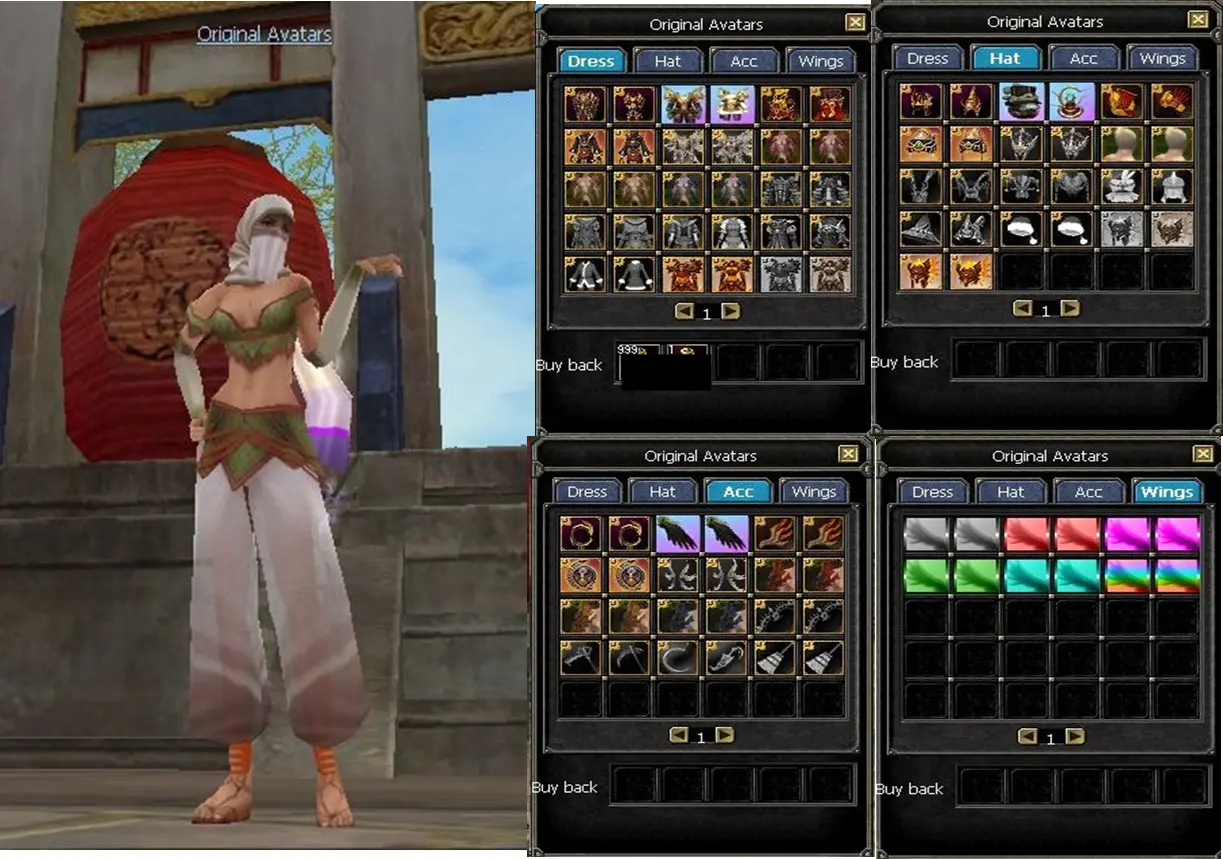Show next page of the Acc window
1223x859 pixels.
coord(725,735)
